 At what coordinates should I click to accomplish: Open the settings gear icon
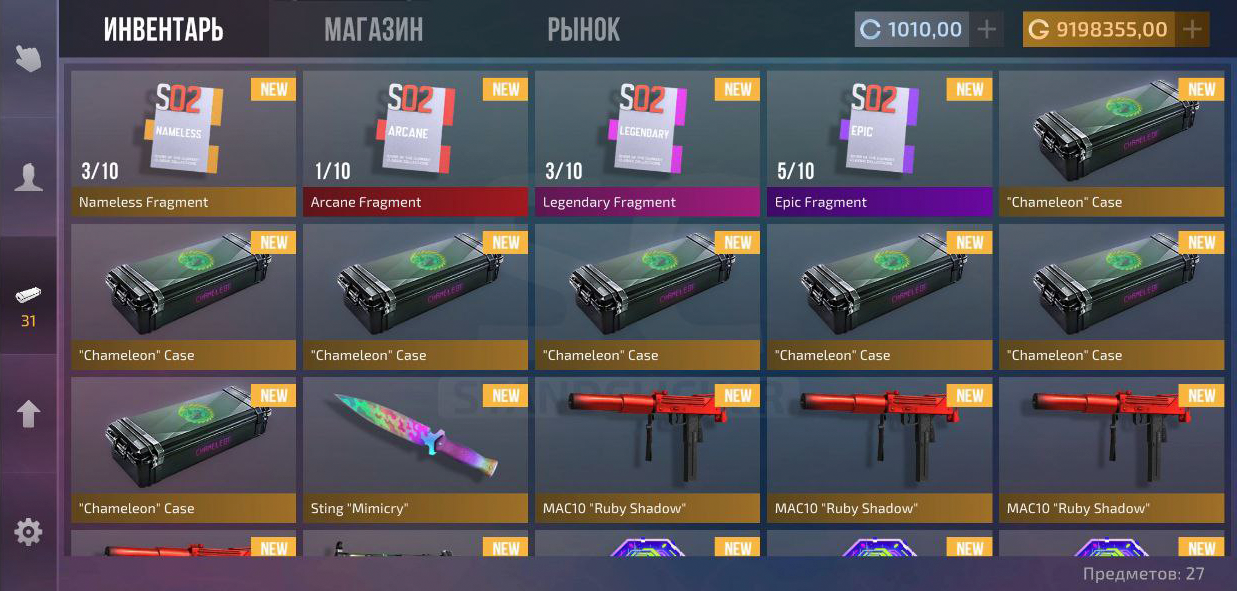click(28, 532)
